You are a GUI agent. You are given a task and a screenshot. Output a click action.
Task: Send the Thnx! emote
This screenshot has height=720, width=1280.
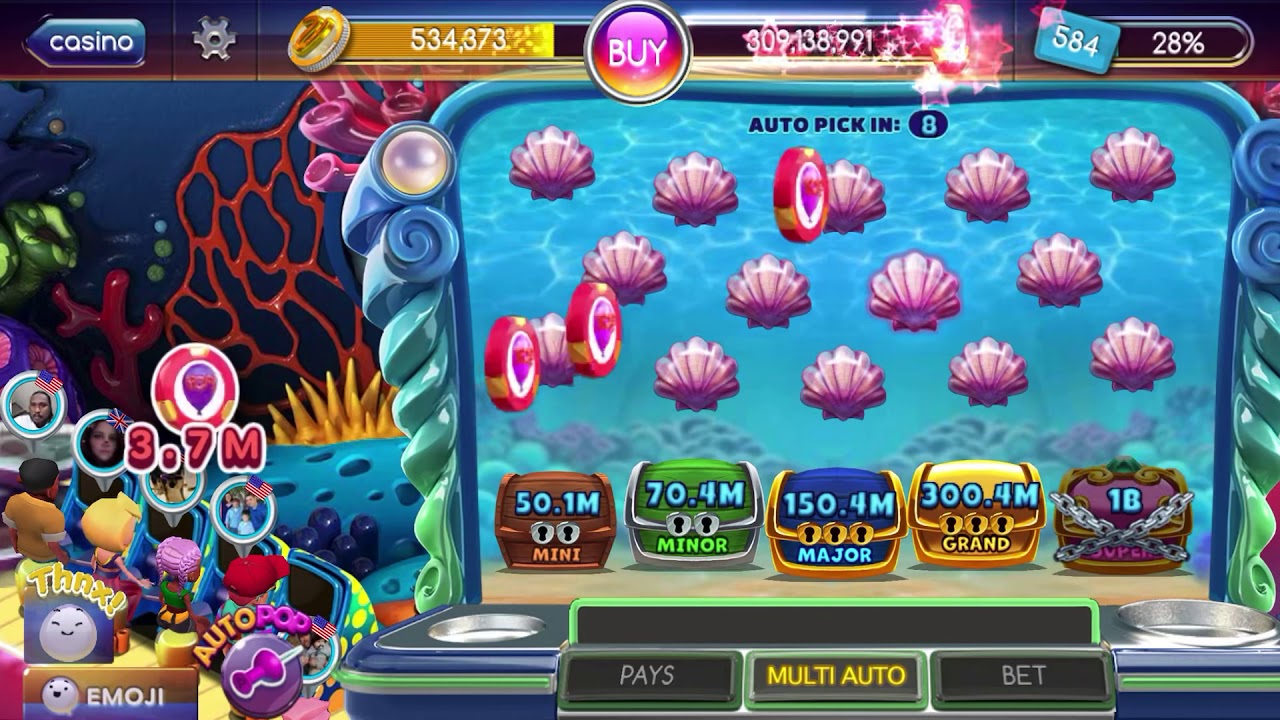point(67,618)
